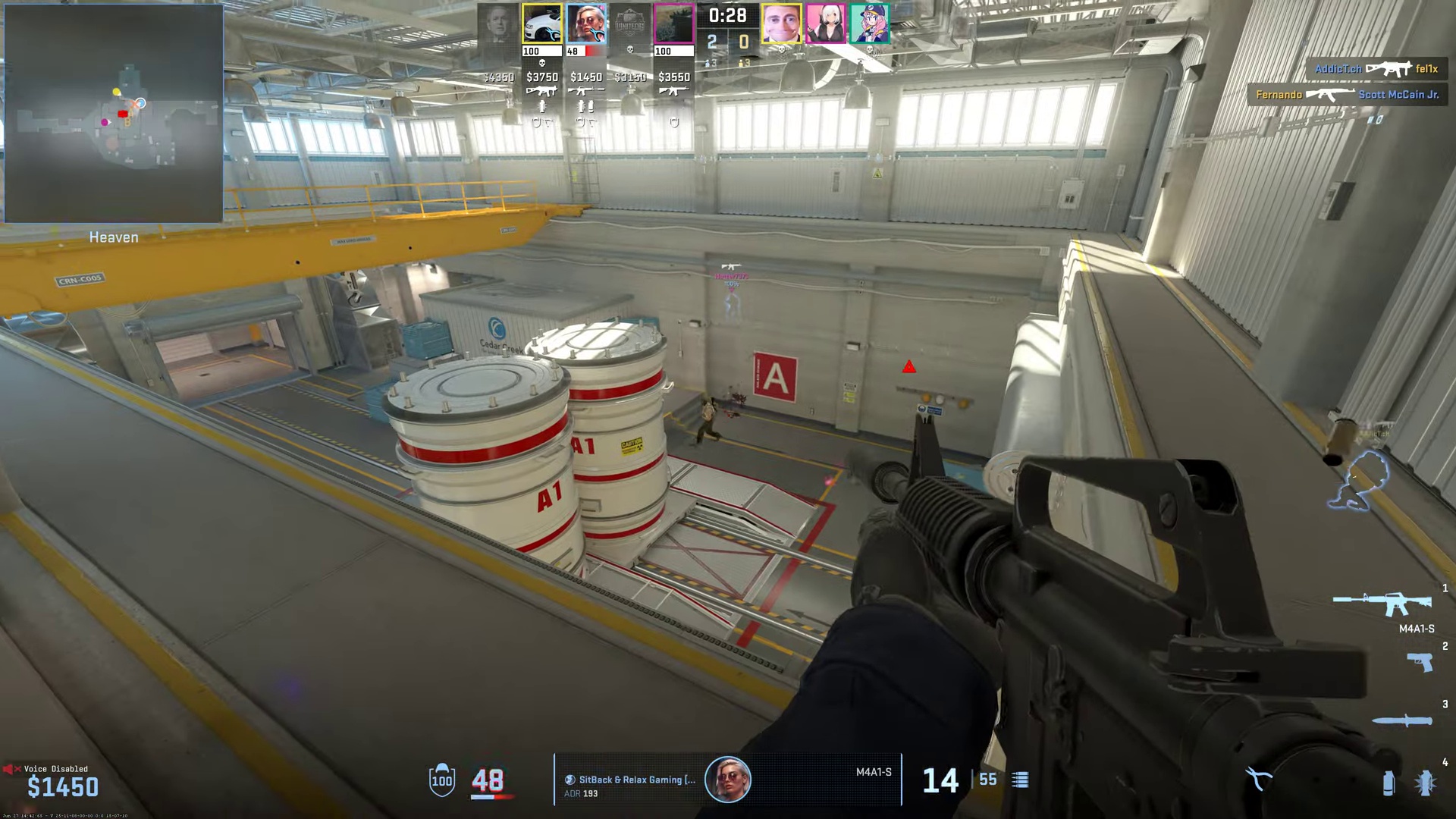
Task: Click the AddicT.ch fel1x kill feed entry
Action: pyautogui.click(x=1376, y=68)
